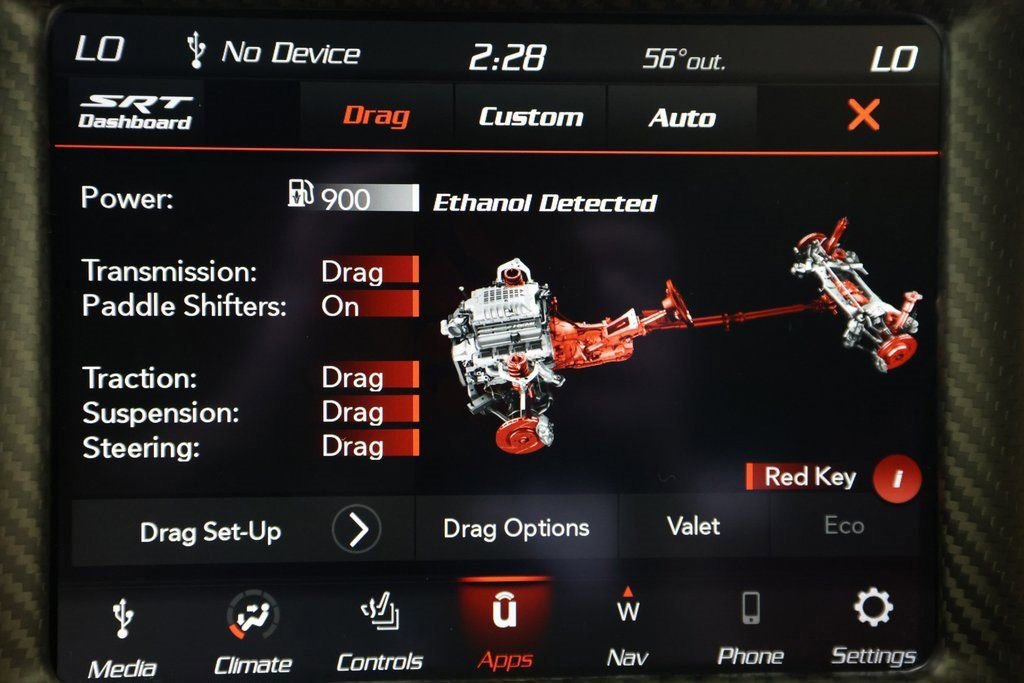Viewport: 1024px width, 683px height.
Task: Choose the Auto mode tab
Action: pyautogui.click(x=682, y=118)
